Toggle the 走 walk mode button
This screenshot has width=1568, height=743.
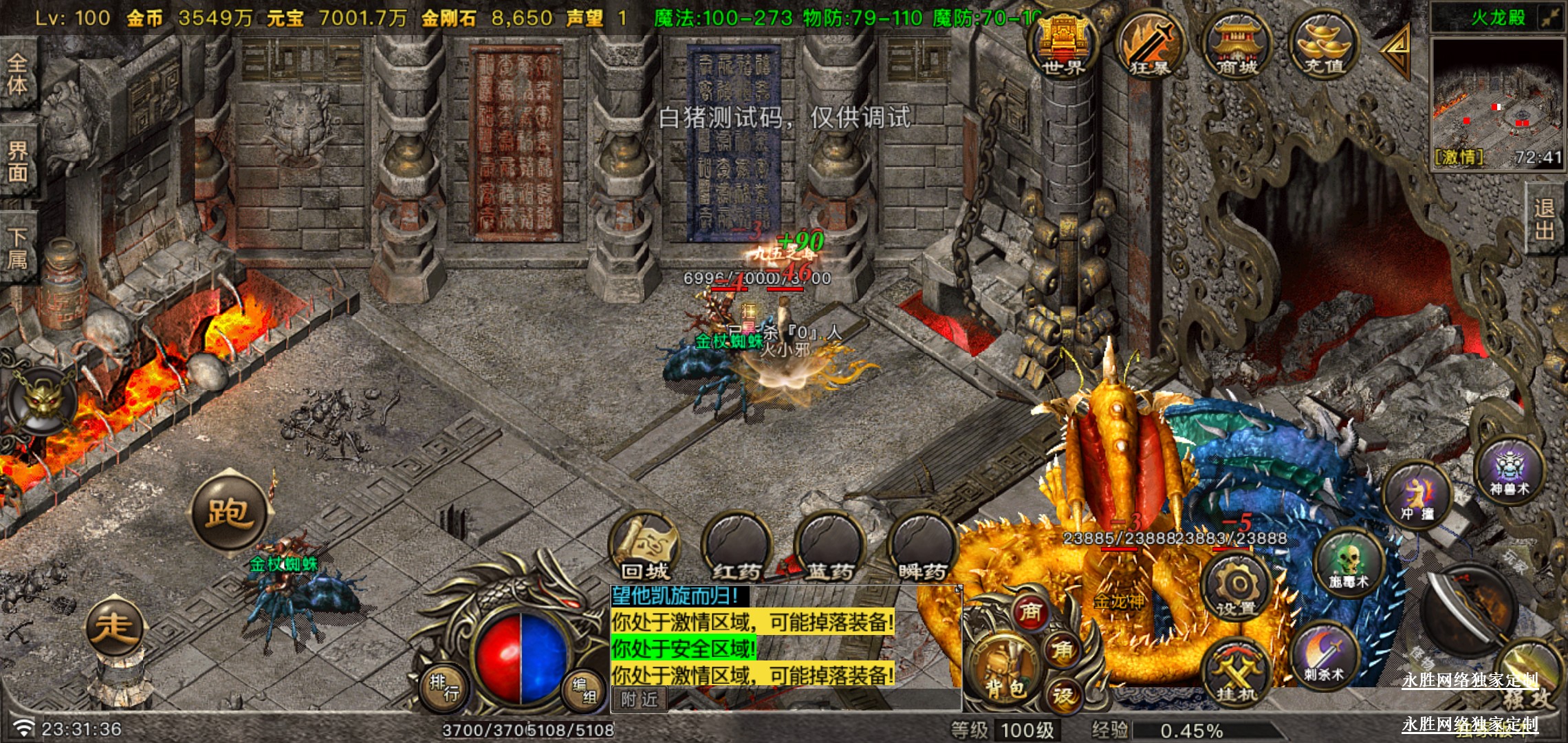pyautogui.click(x=114, y=627)
